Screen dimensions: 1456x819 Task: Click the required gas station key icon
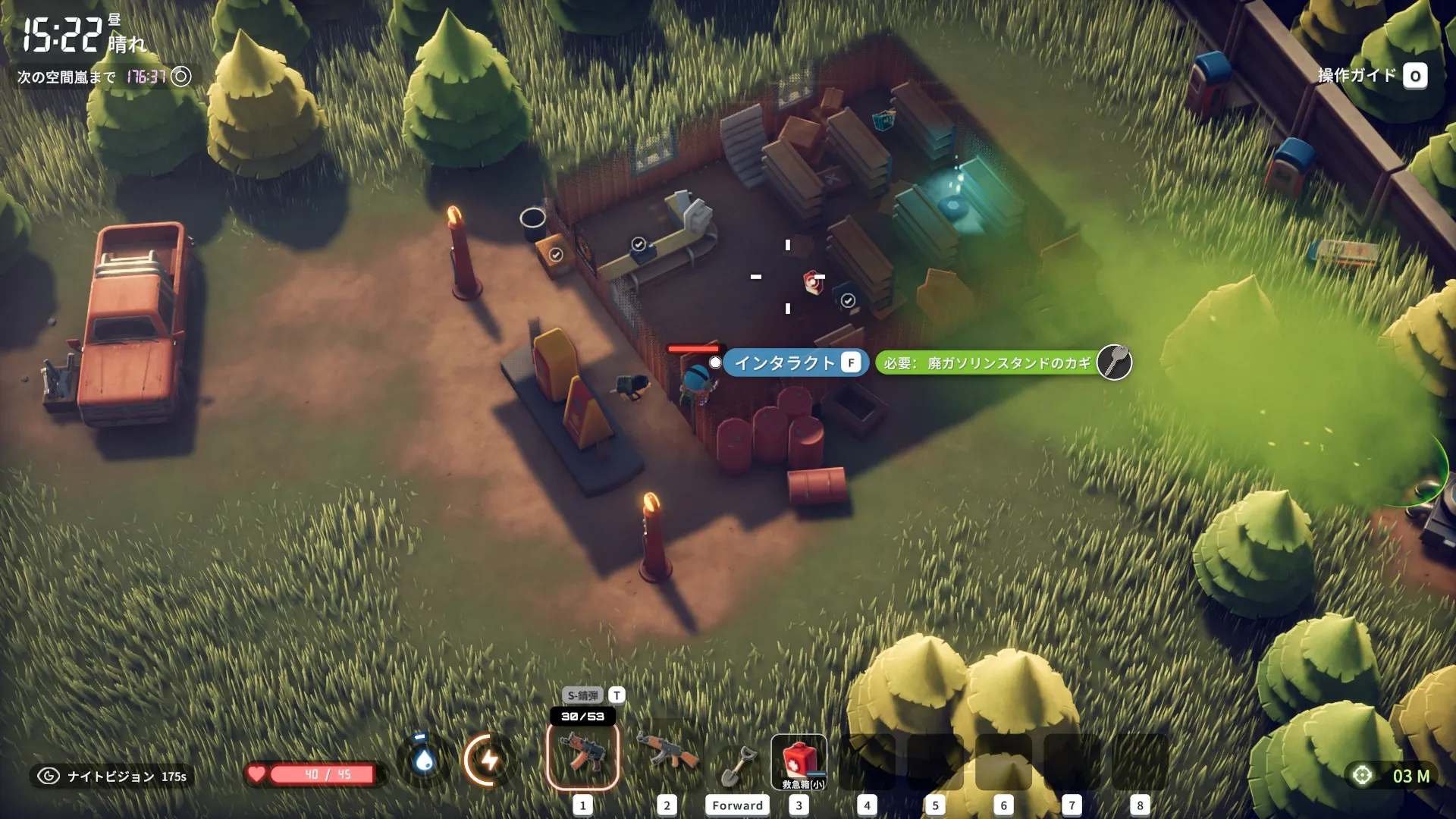pos(1113,362)
